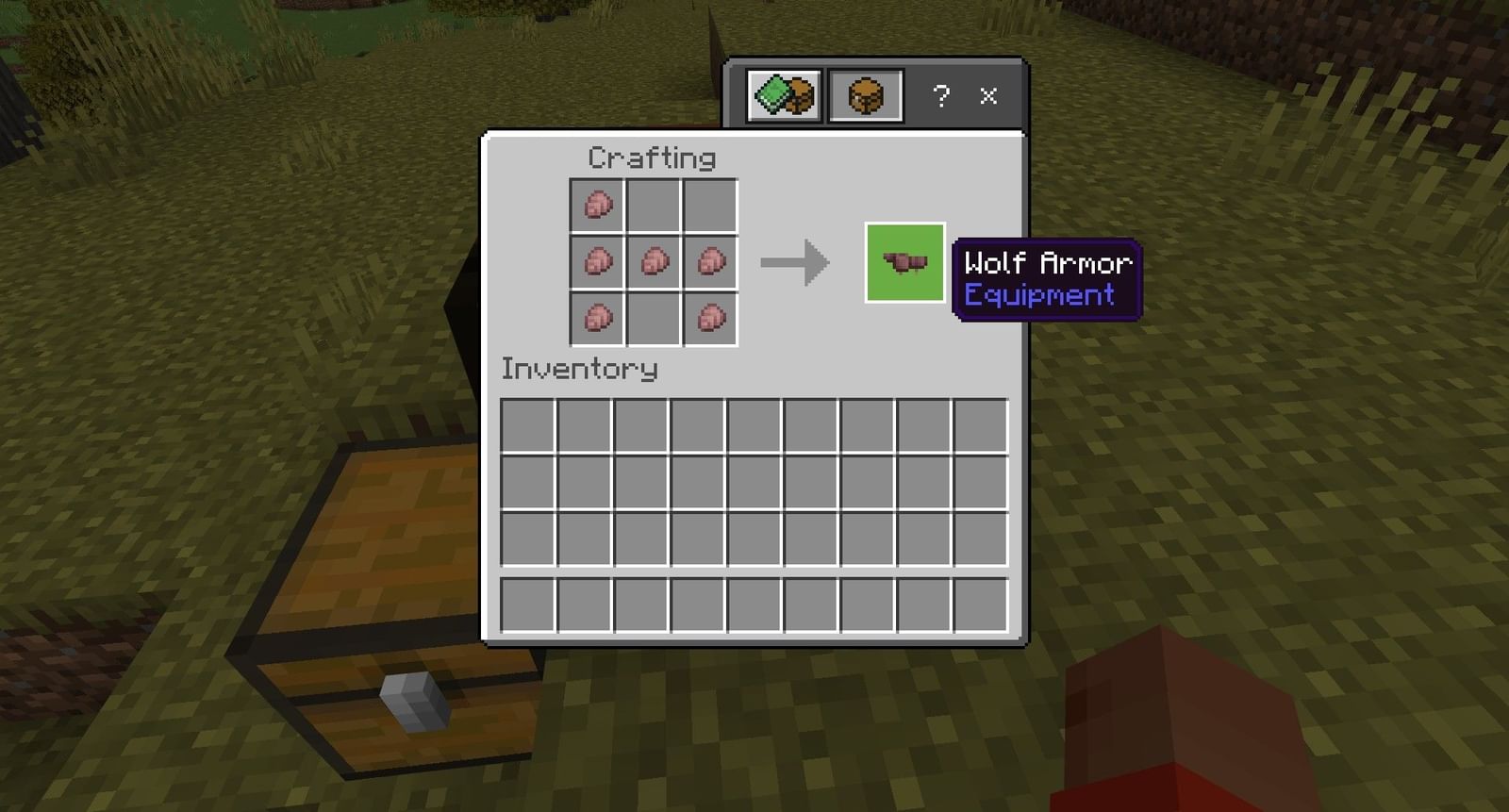Click the empty top-middle crafting slot

[x=654, y=203]
